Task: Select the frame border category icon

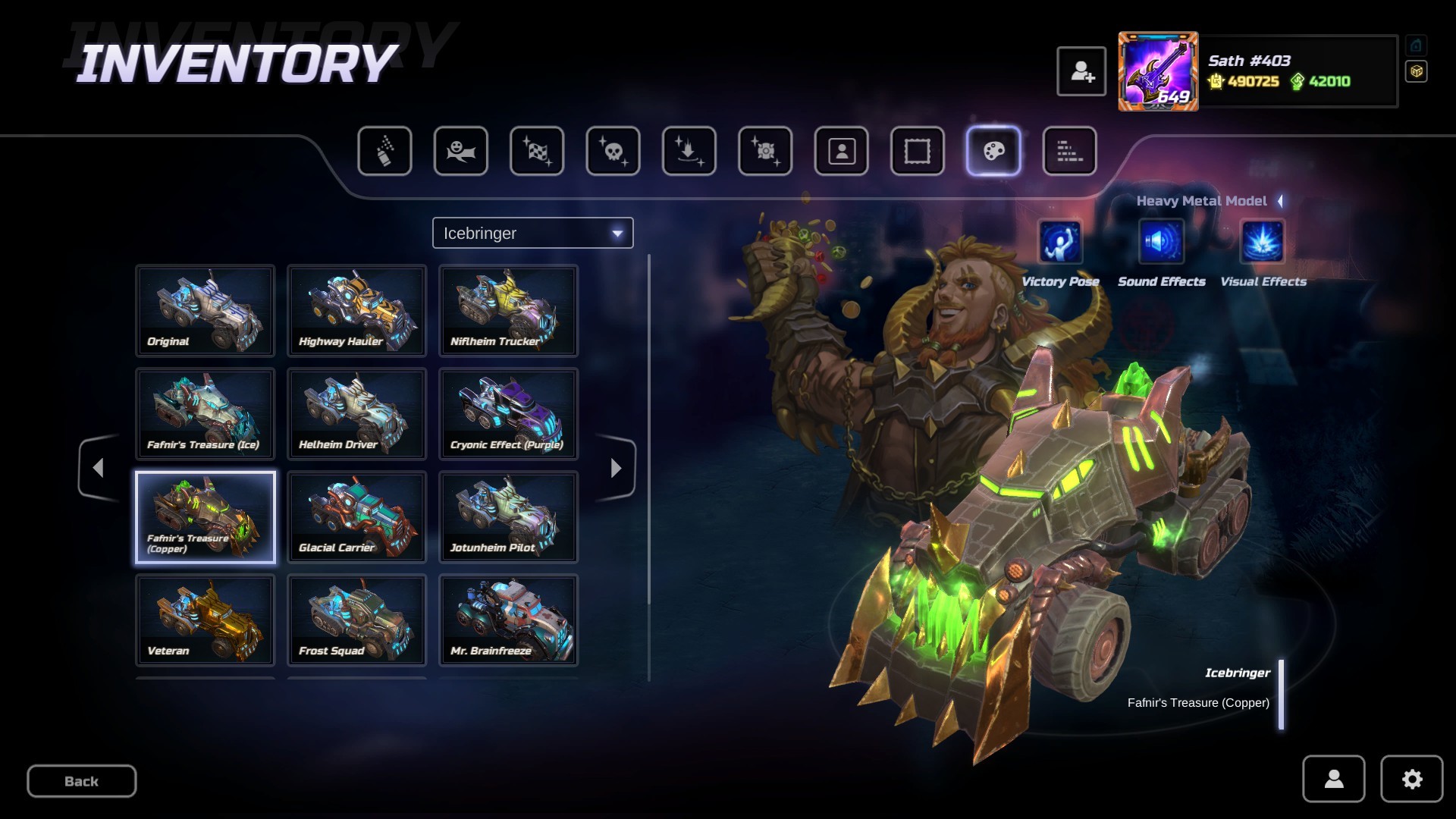Action: coord(917,151)
